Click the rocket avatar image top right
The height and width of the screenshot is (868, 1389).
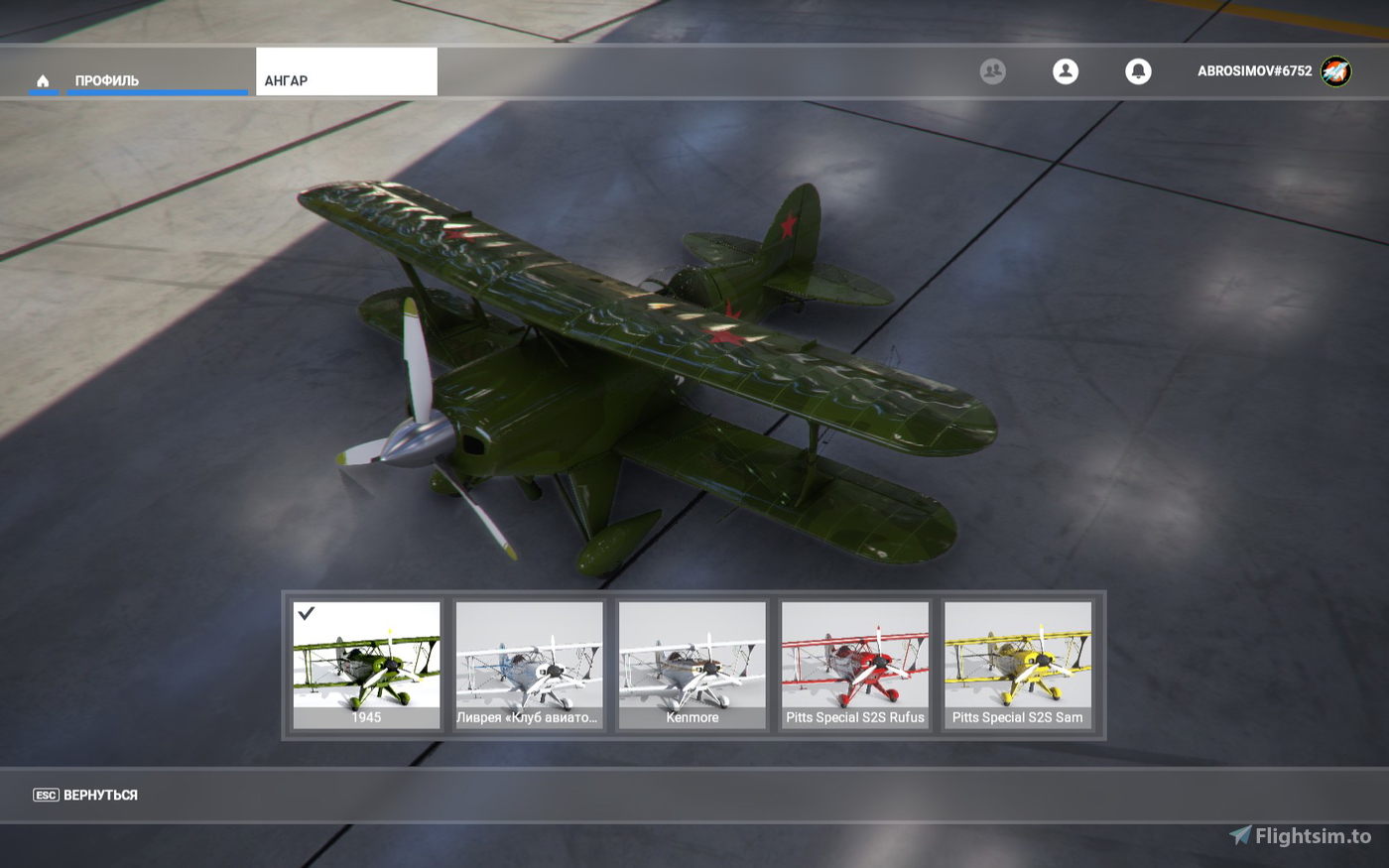(1335, 70)
